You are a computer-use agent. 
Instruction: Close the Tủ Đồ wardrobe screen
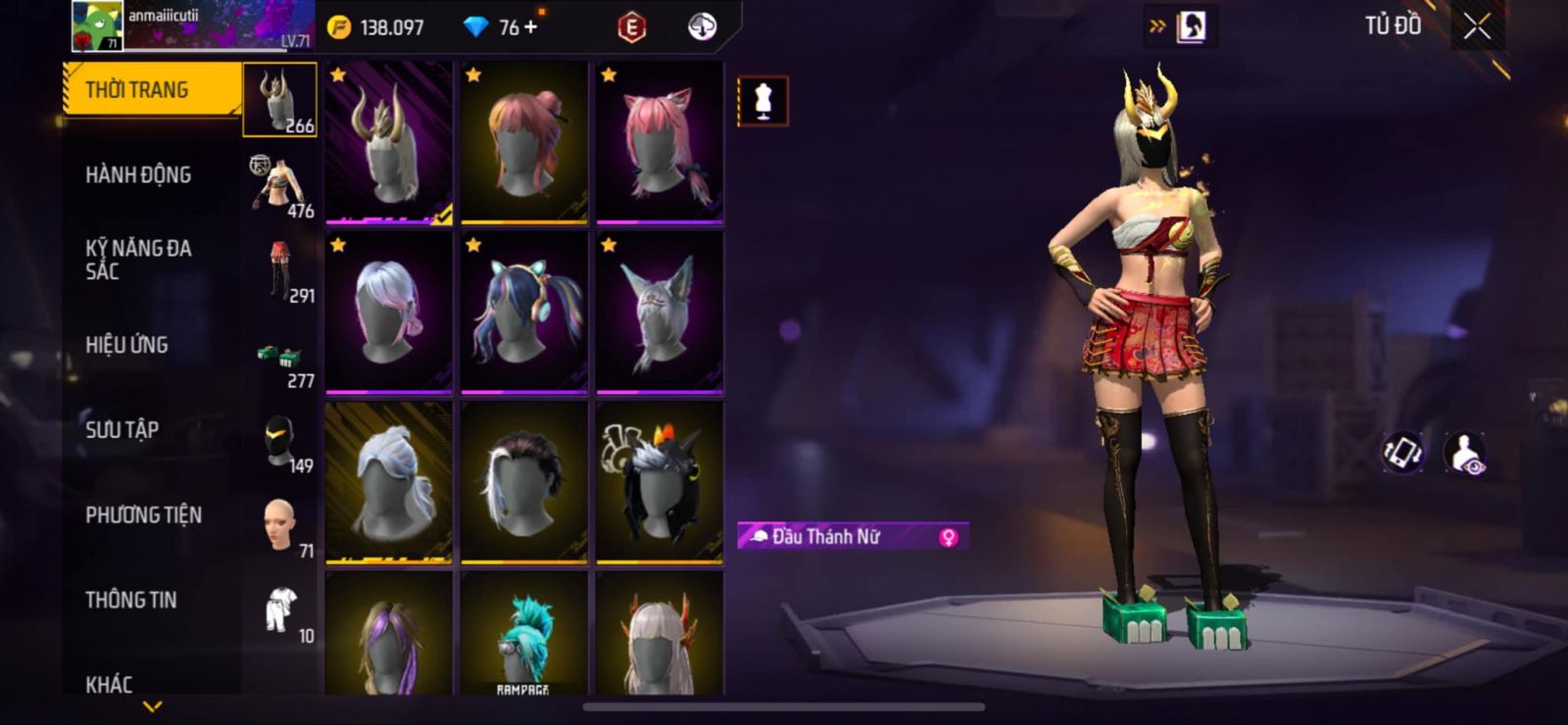click(x=1477, y=27)
